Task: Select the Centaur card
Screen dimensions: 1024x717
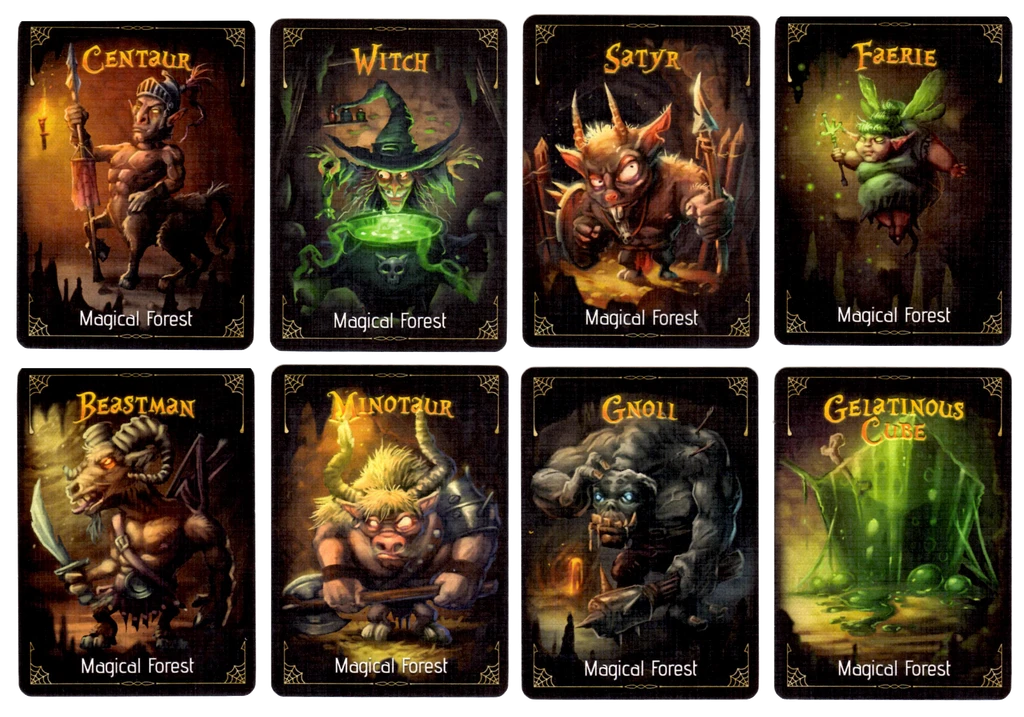Action: point(136,183)
